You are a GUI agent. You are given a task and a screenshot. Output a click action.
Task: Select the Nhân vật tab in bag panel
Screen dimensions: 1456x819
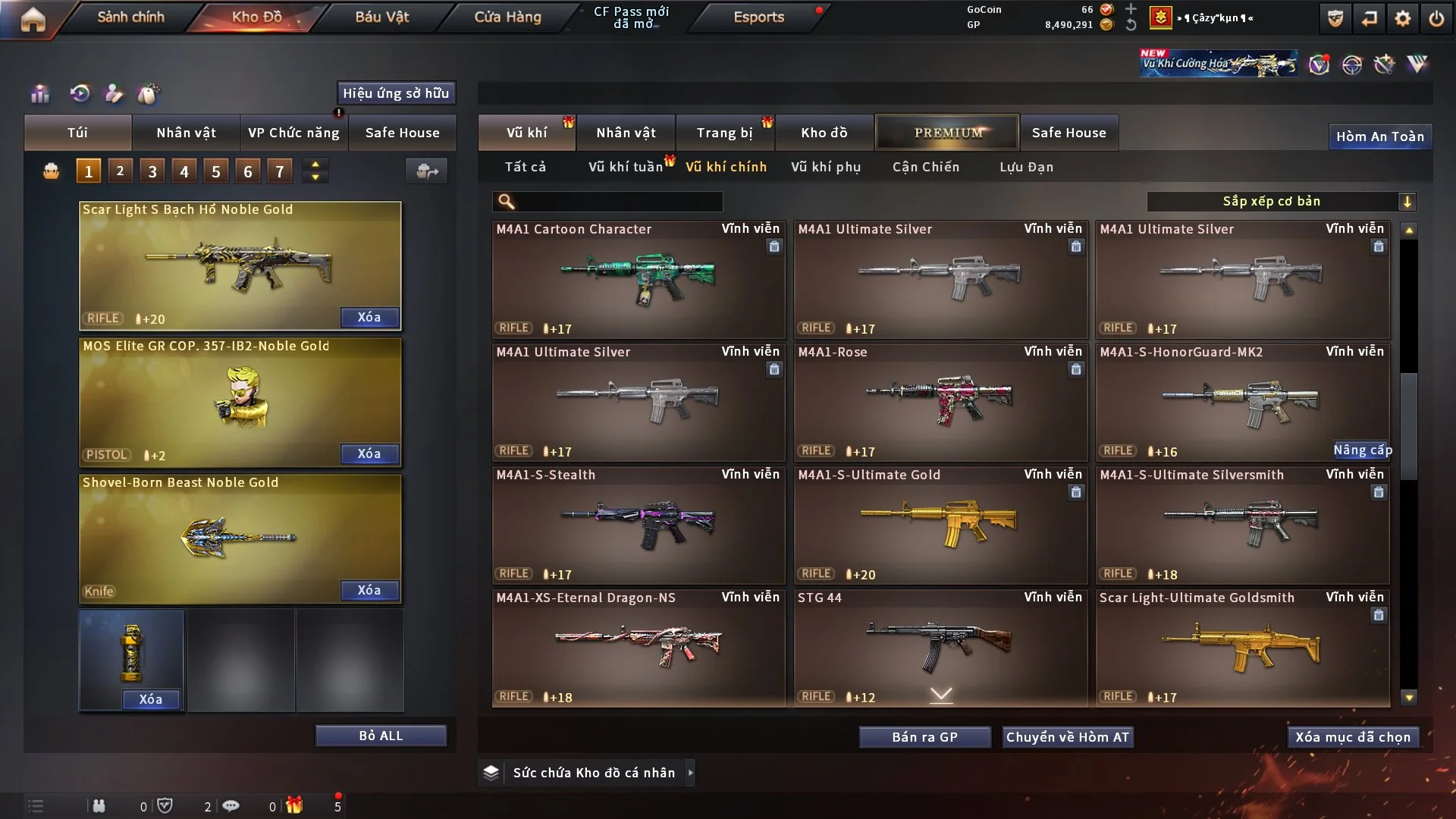(186, 133)
